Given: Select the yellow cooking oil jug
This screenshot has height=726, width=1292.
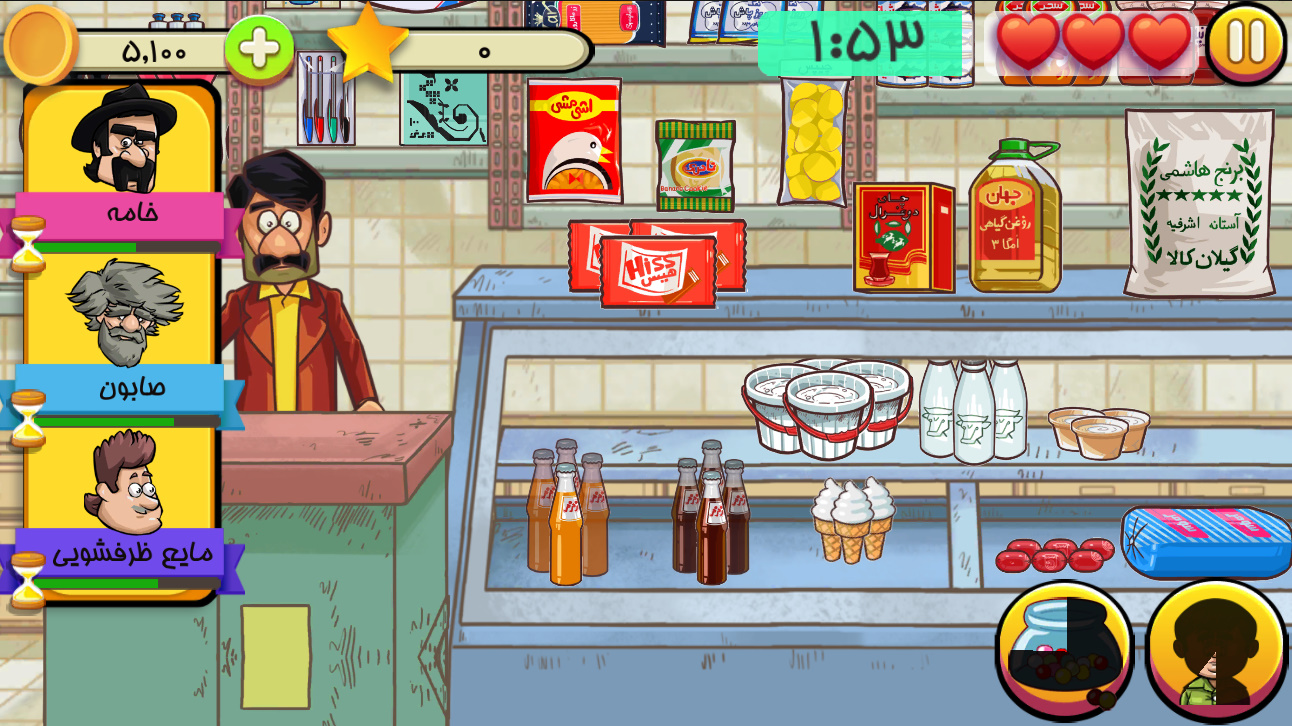Looking at the screenshot, I should pyautogui.click(x=1012, y=218).
